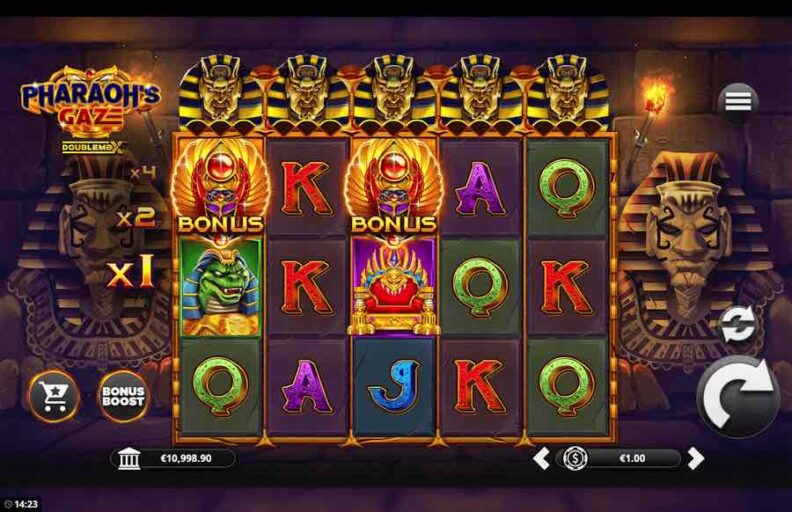Open the bet amount coin selector
The width and height of the screenshot is (792, 512).
(575, 459)
